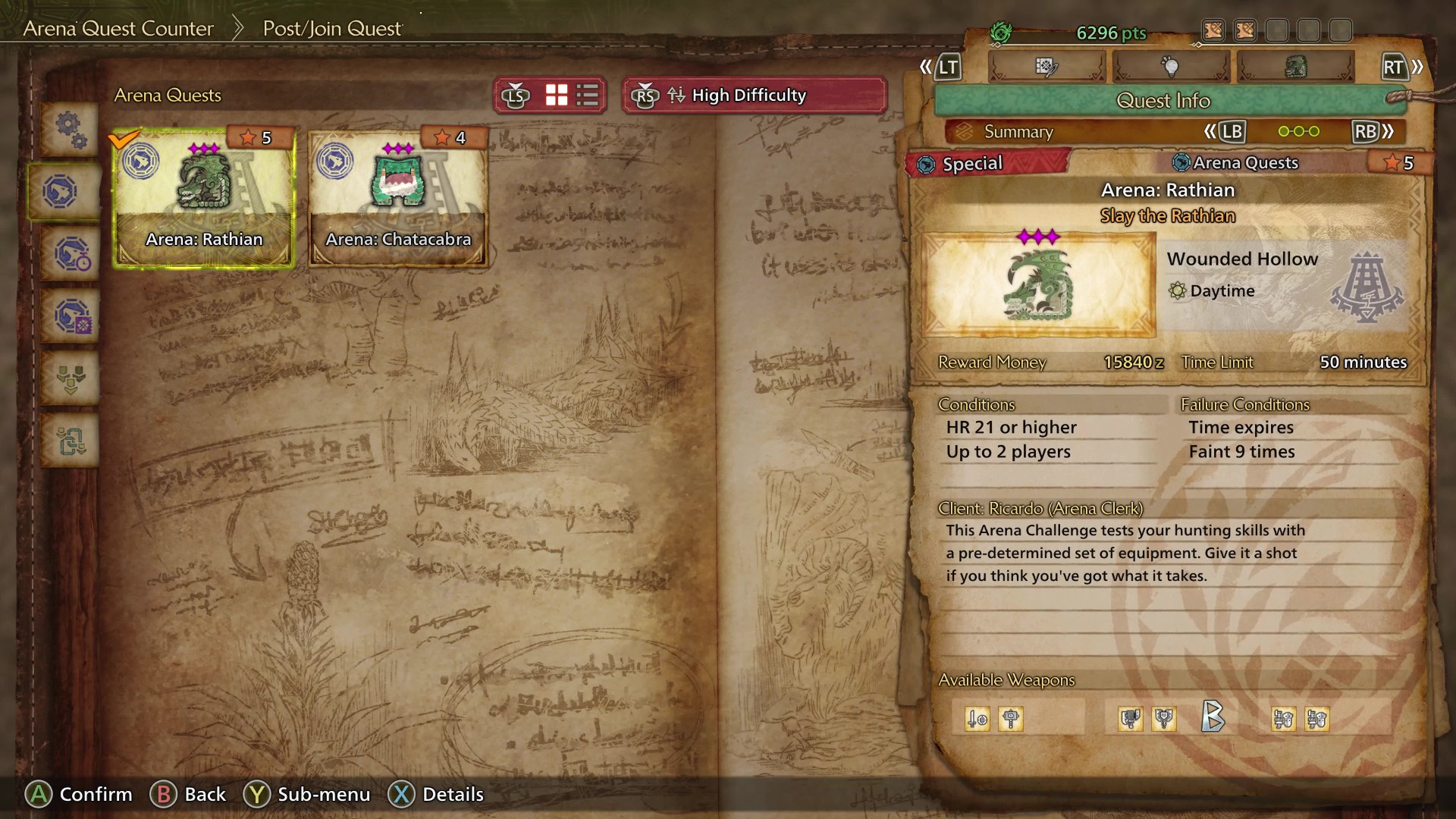This screenshot has height=819, width=1456.
Task: Select the Sword and Shield weapon icon
Action: (x=977, y=718)
